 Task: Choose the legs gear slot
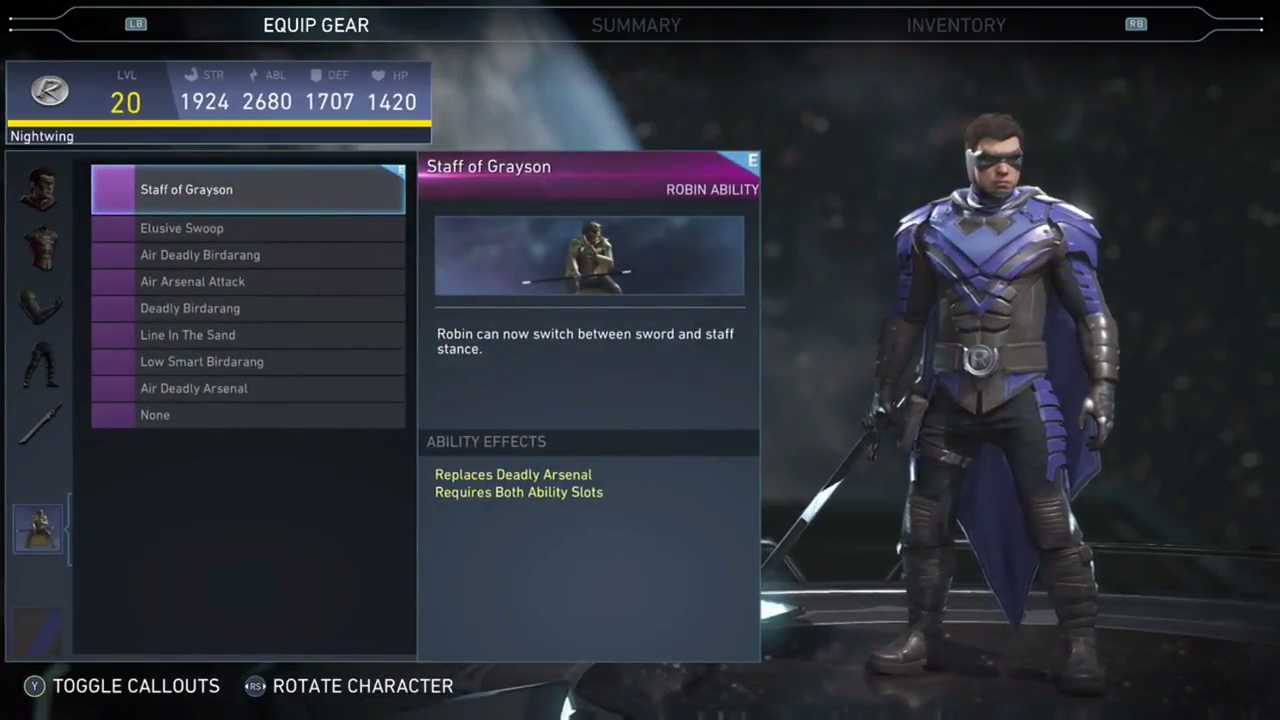coord(40,365)
